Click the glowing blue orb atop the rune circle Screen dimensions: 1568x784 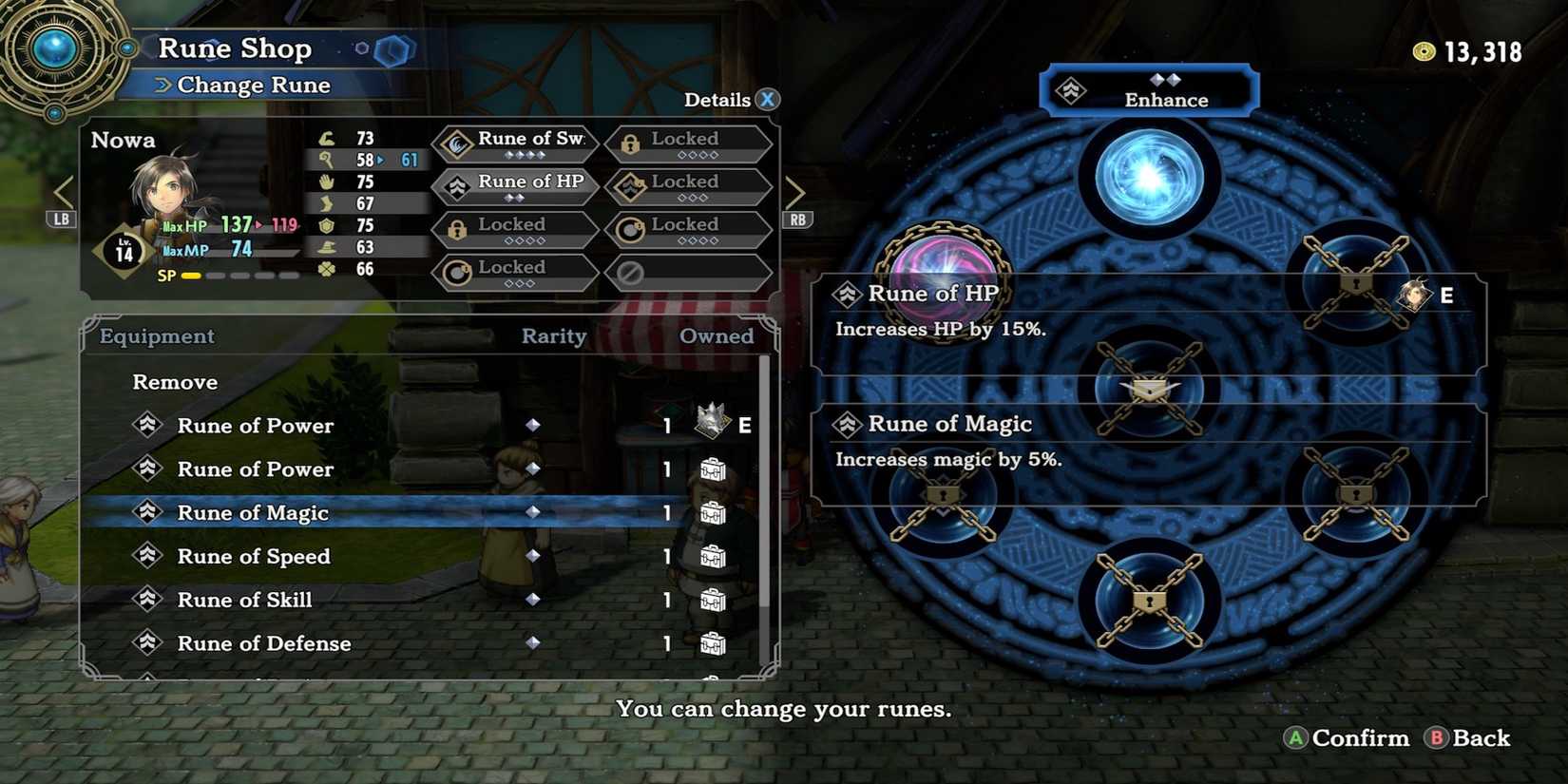[x=1150, y=176]
